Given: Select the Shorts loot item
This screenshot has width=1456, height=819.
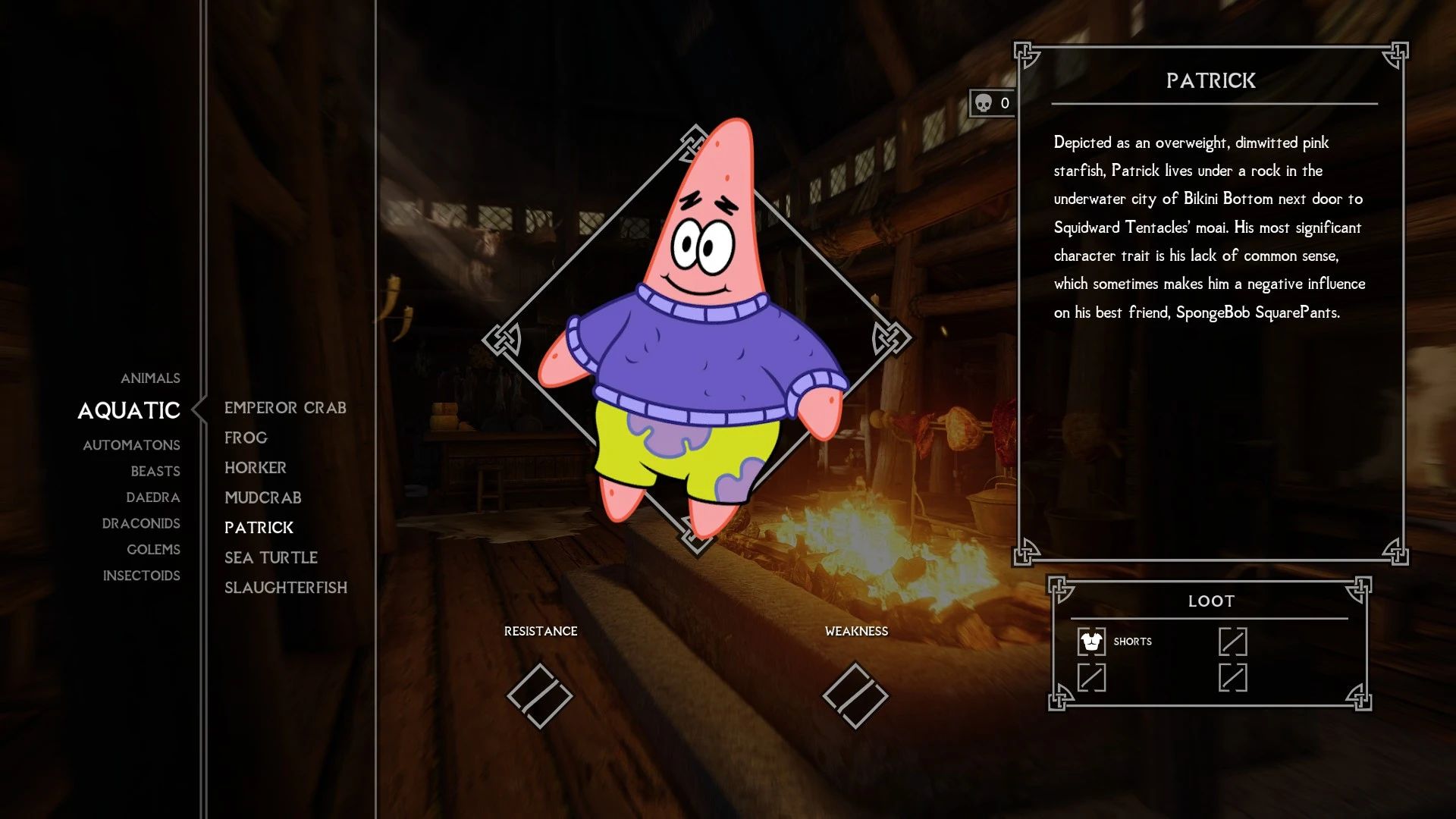Looking at the screenshot, I should (x=1115, y=642).
